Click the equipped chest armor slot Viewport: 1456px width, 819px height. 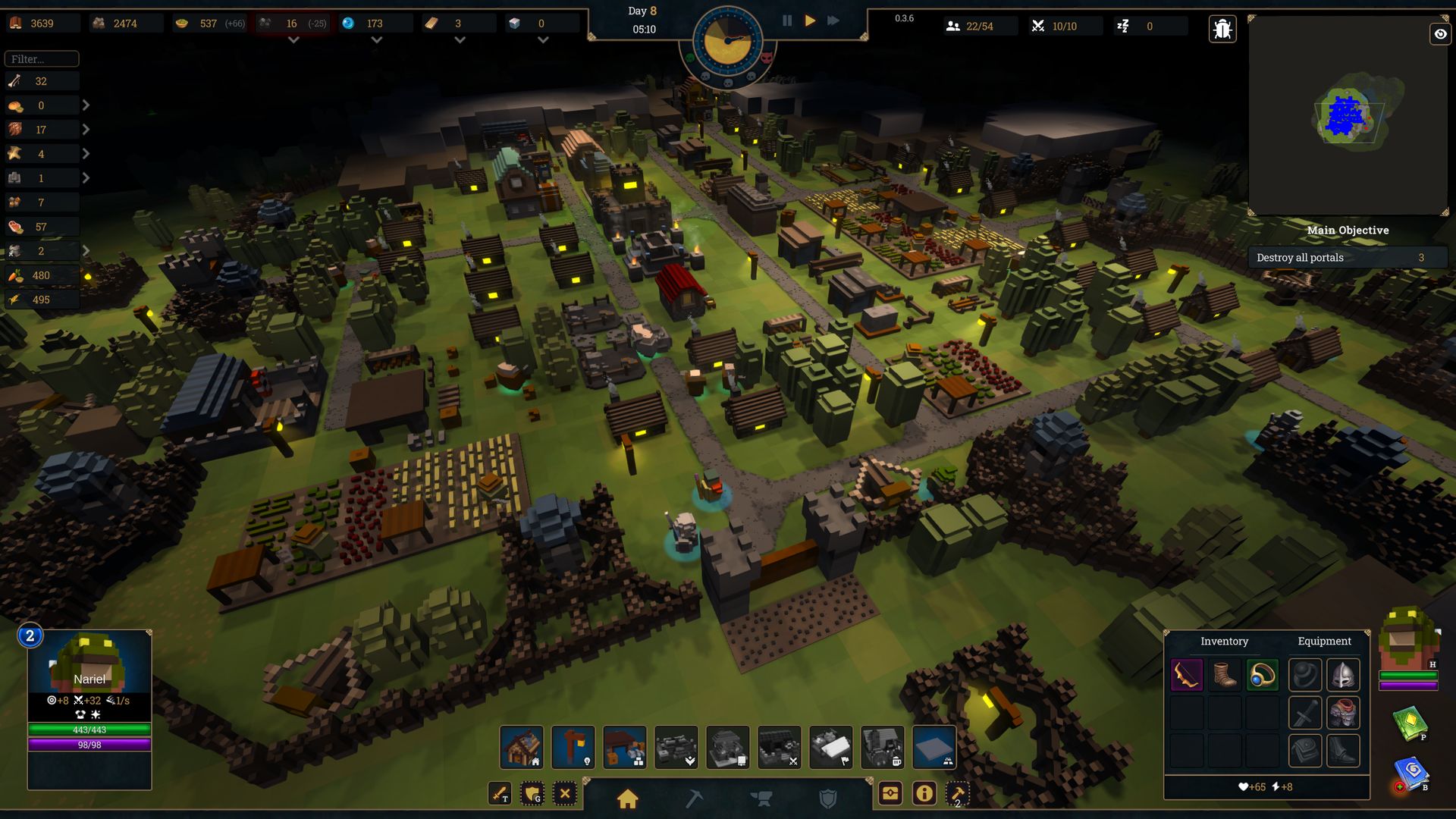pyautogui.click(x=1343, y=713)
